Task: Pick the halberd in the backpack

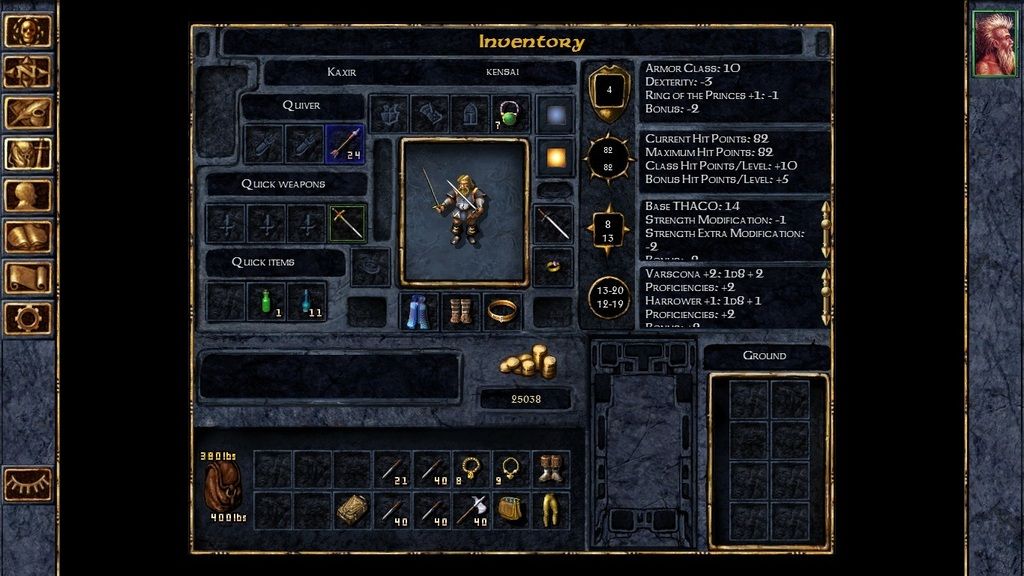Action: click(471, 510)
